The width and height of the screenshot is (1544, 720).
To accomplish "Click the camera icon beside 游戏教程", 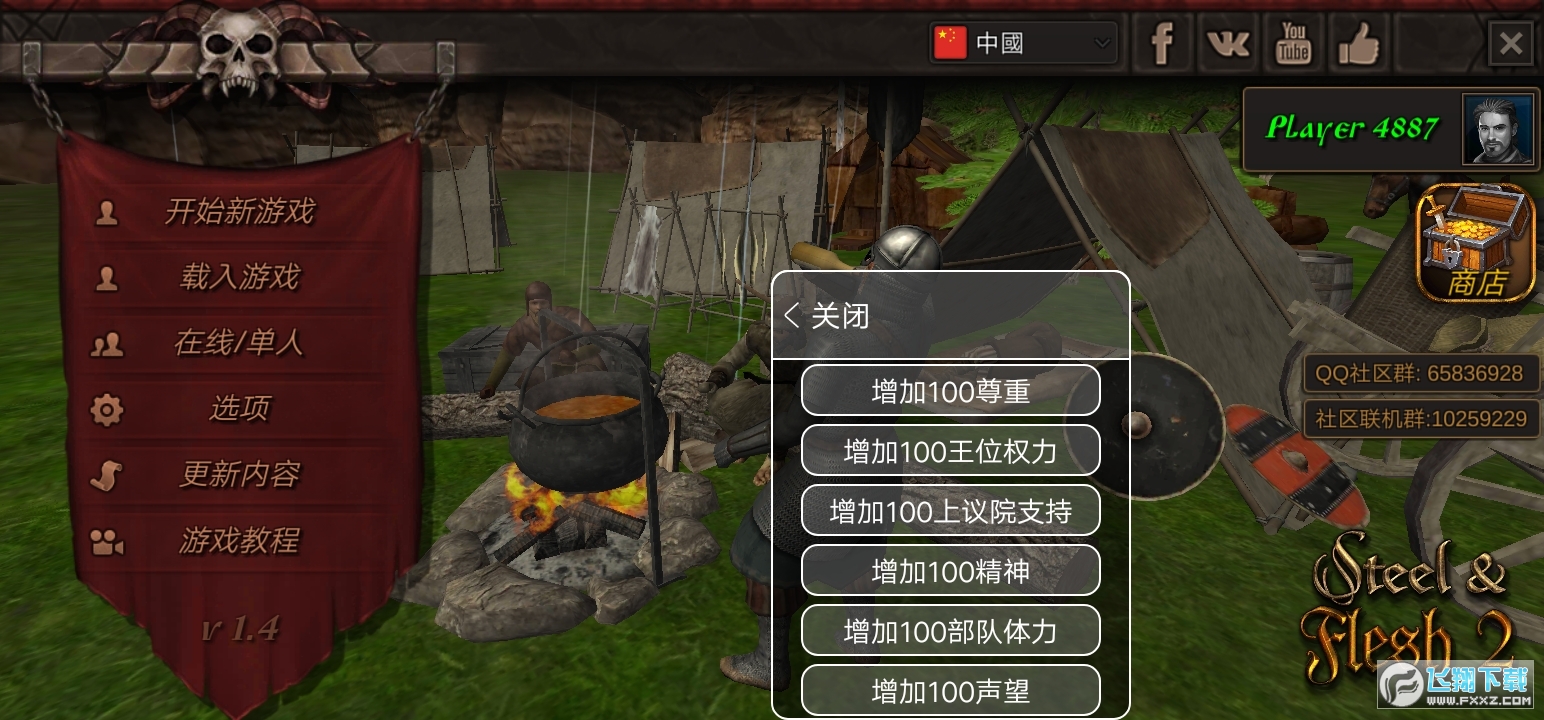I will [107, 541].
